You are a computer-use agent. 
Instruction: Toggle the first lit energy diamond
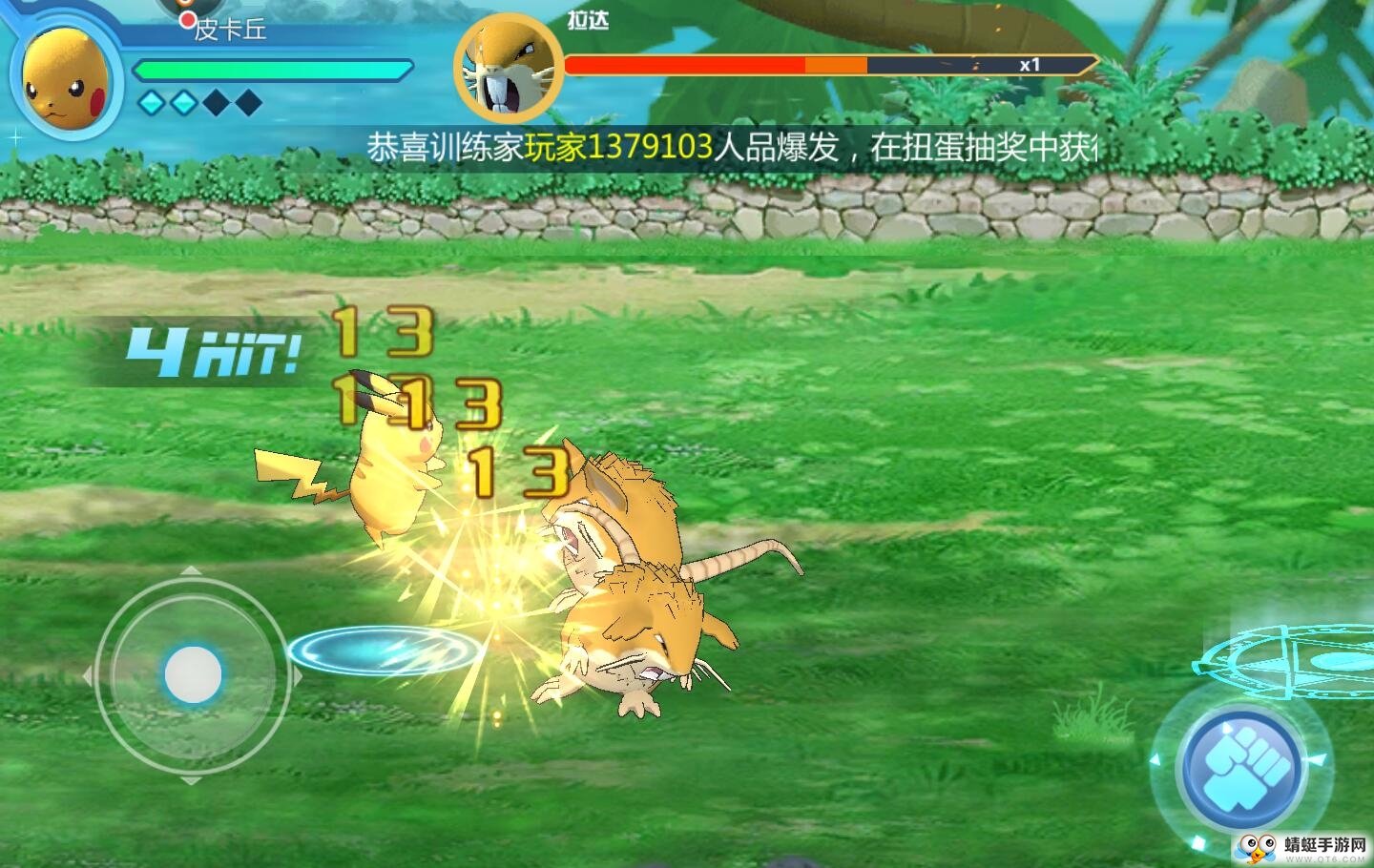tap(150, 100)
